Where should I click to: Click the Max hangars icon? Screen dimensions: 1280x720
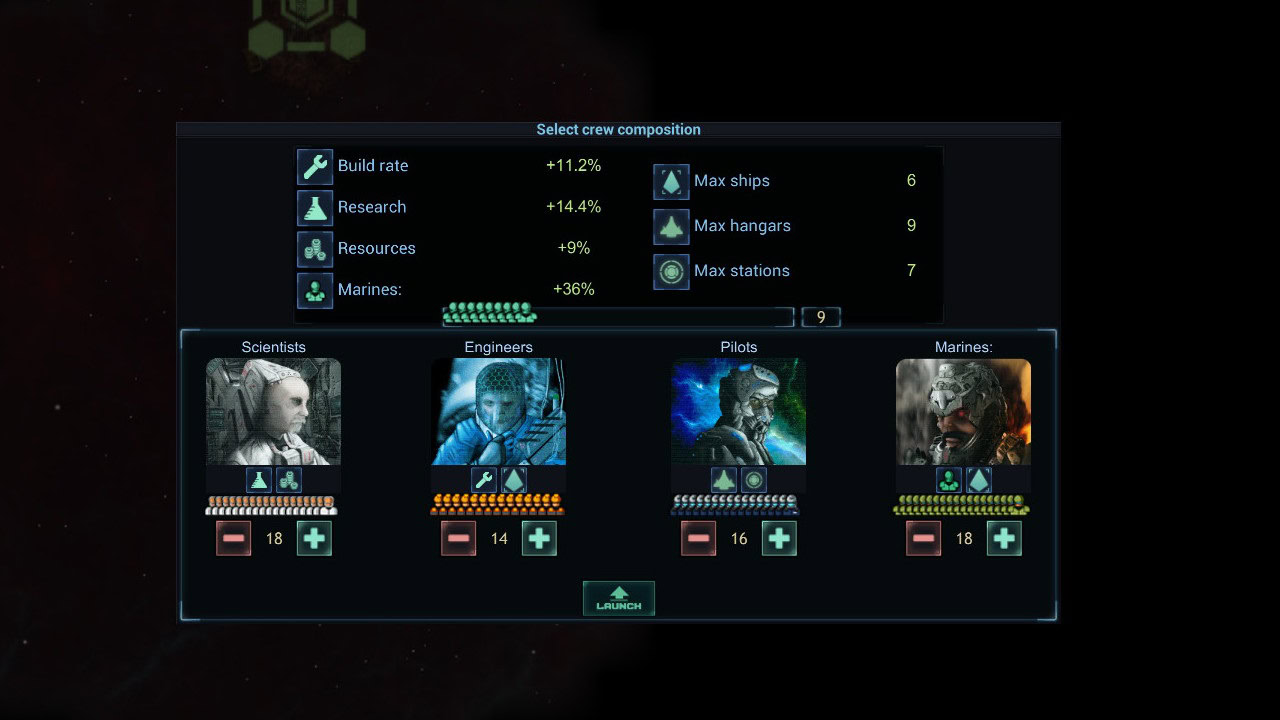coord(671,227)
